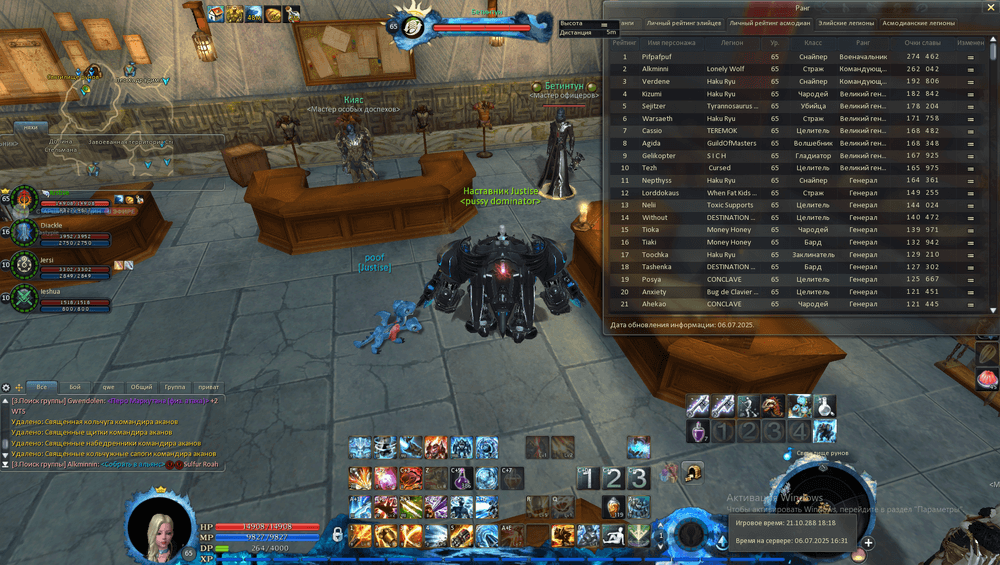
Task: Sort the list by Класс column
Action: (x=813, y=43)
